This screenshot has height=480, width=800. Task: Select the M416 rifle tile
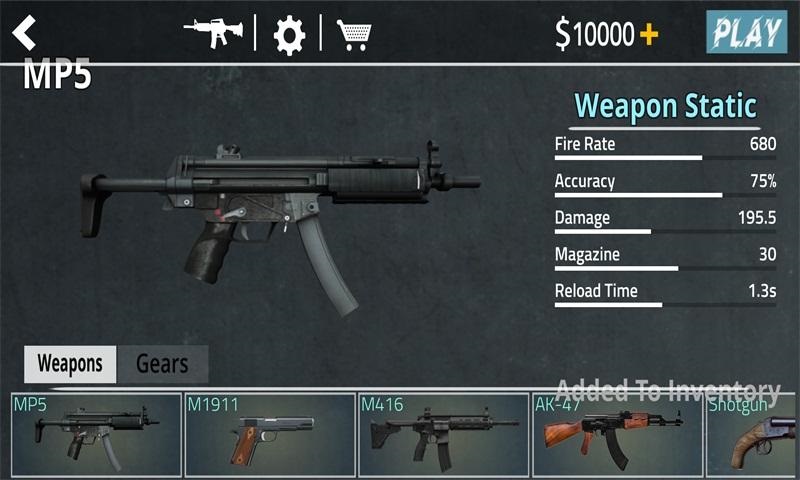(443, 435)
